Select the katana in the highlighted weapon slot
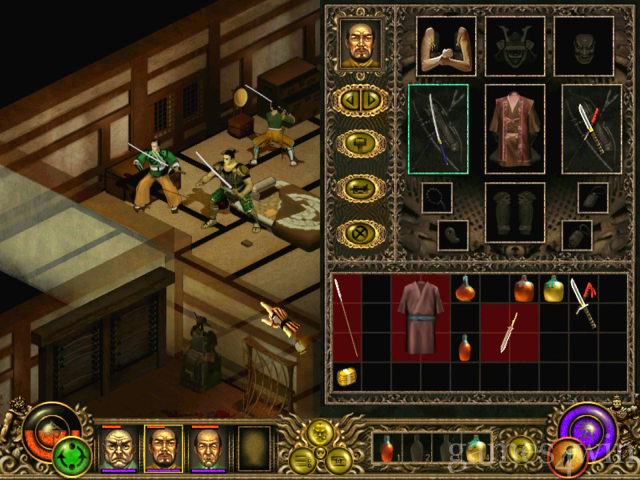640x480 pixels. 438,129
